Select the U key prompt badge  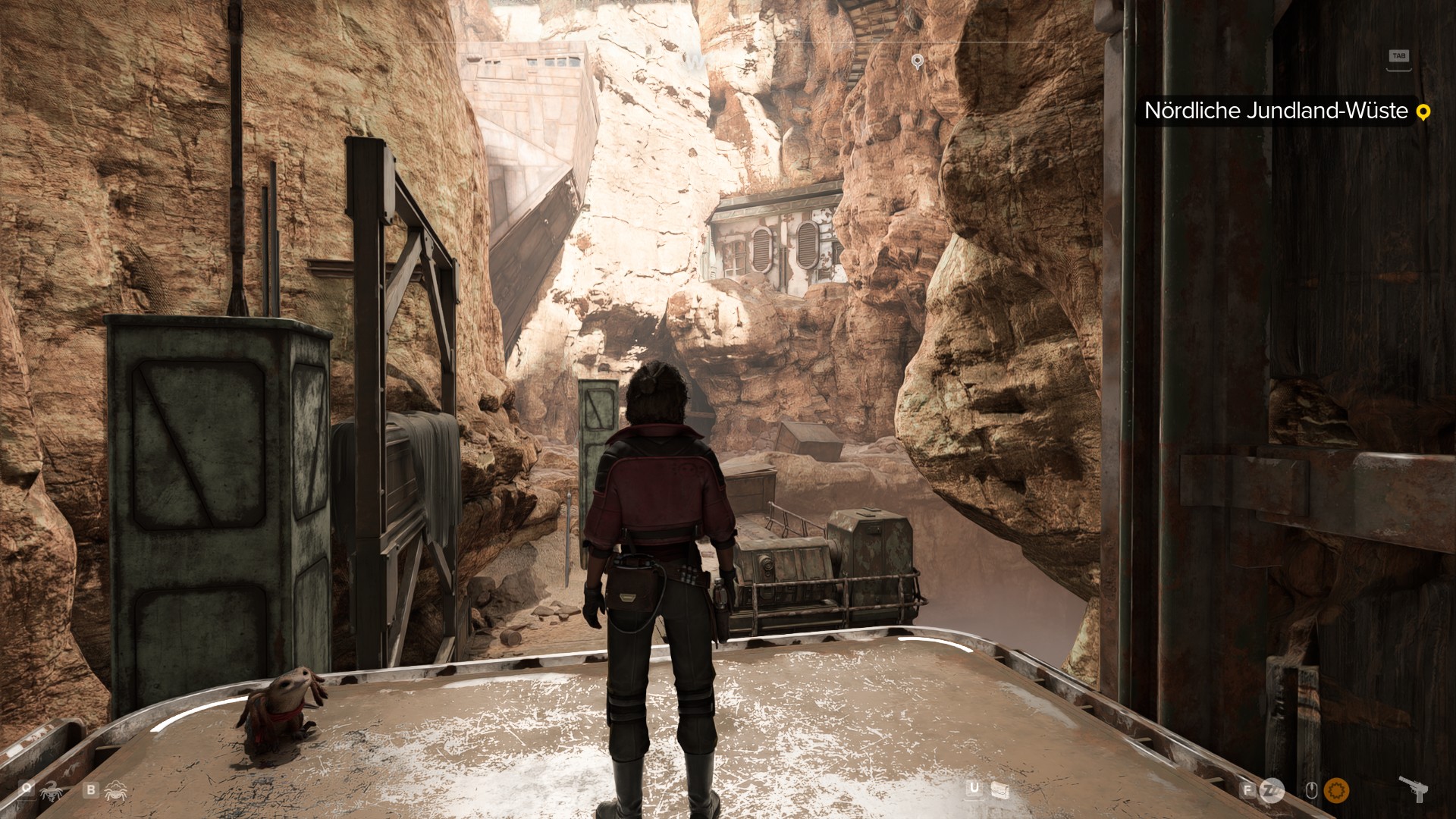[x=972, y=789]
